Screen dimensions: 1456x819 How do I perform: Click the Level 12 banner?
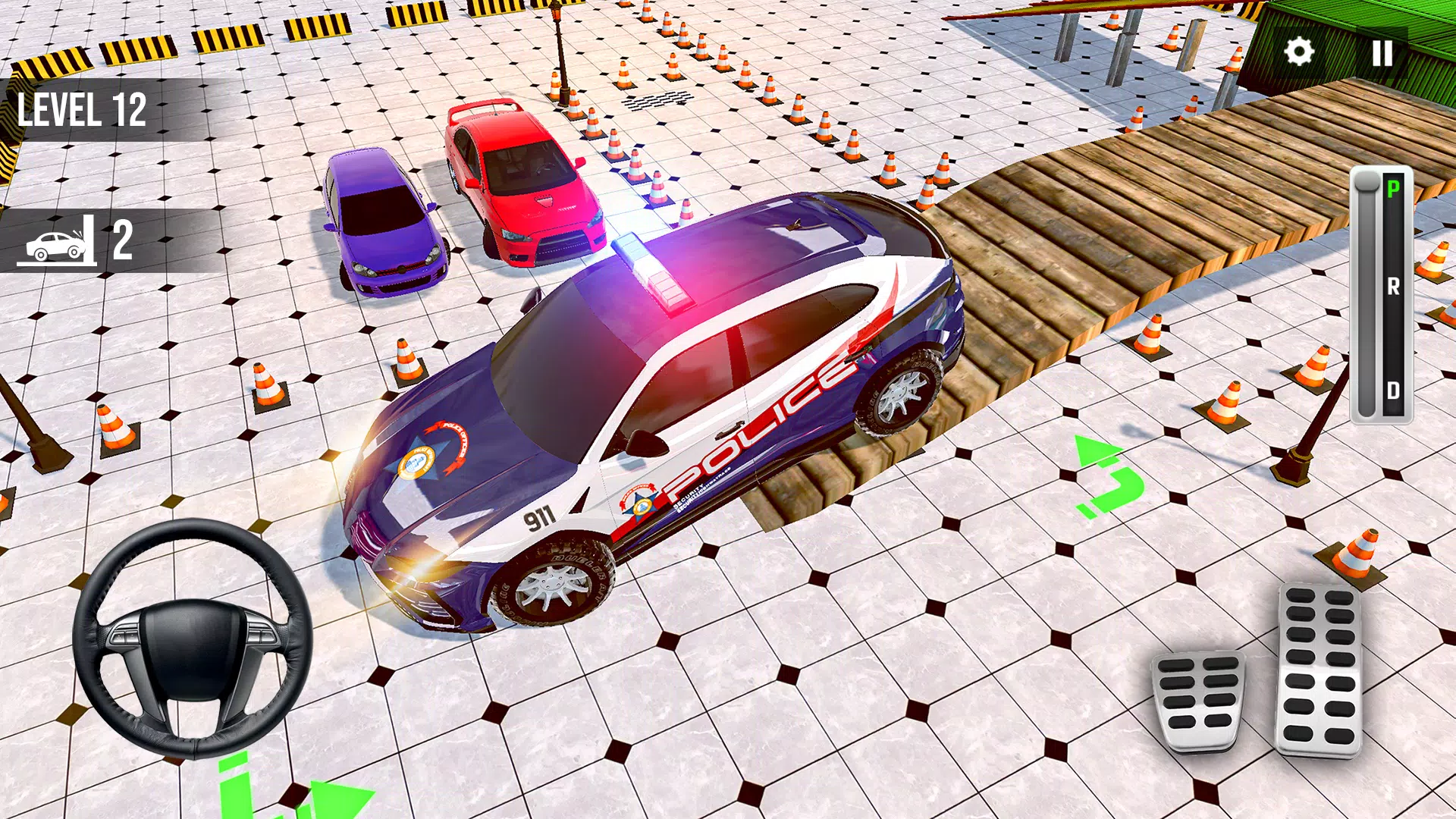83,108
